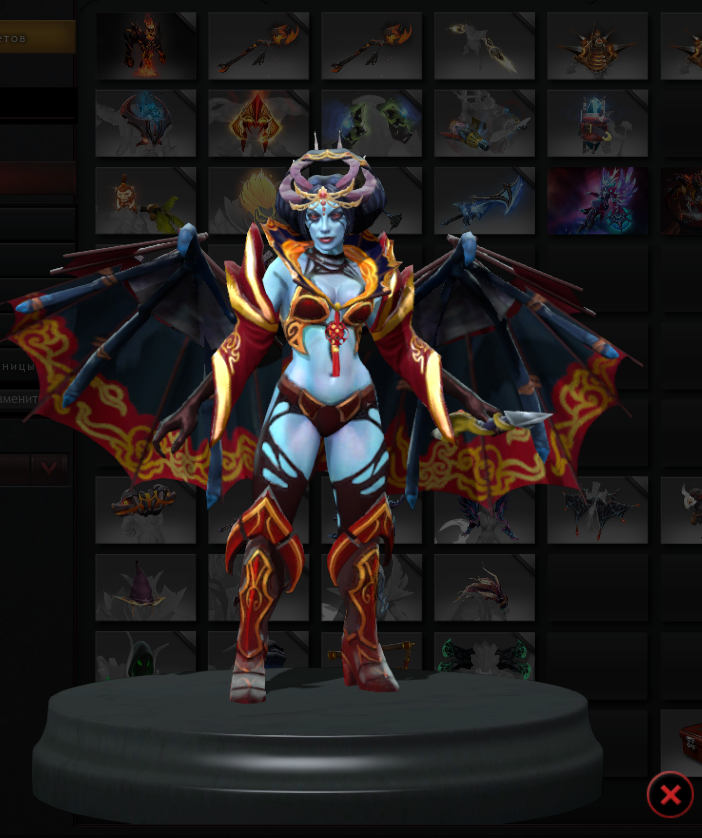Pick the red and gold helmet item
The height and width of the screenshot is (838, 702).
tap(258, 122)
